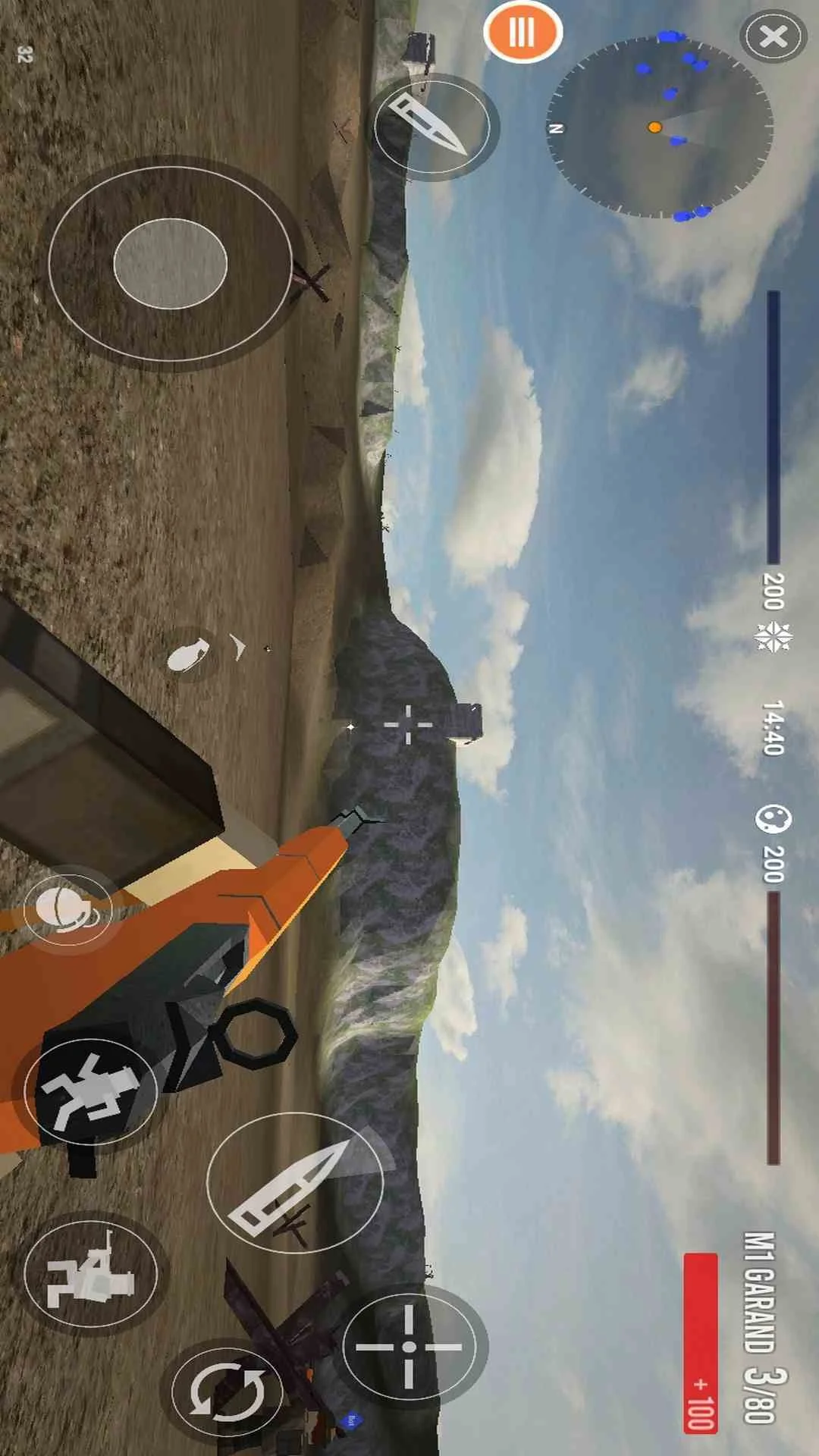The image size is (819, 1456).
Task: Activate the running soldier sprint button
Action: tap(90, 1091)
